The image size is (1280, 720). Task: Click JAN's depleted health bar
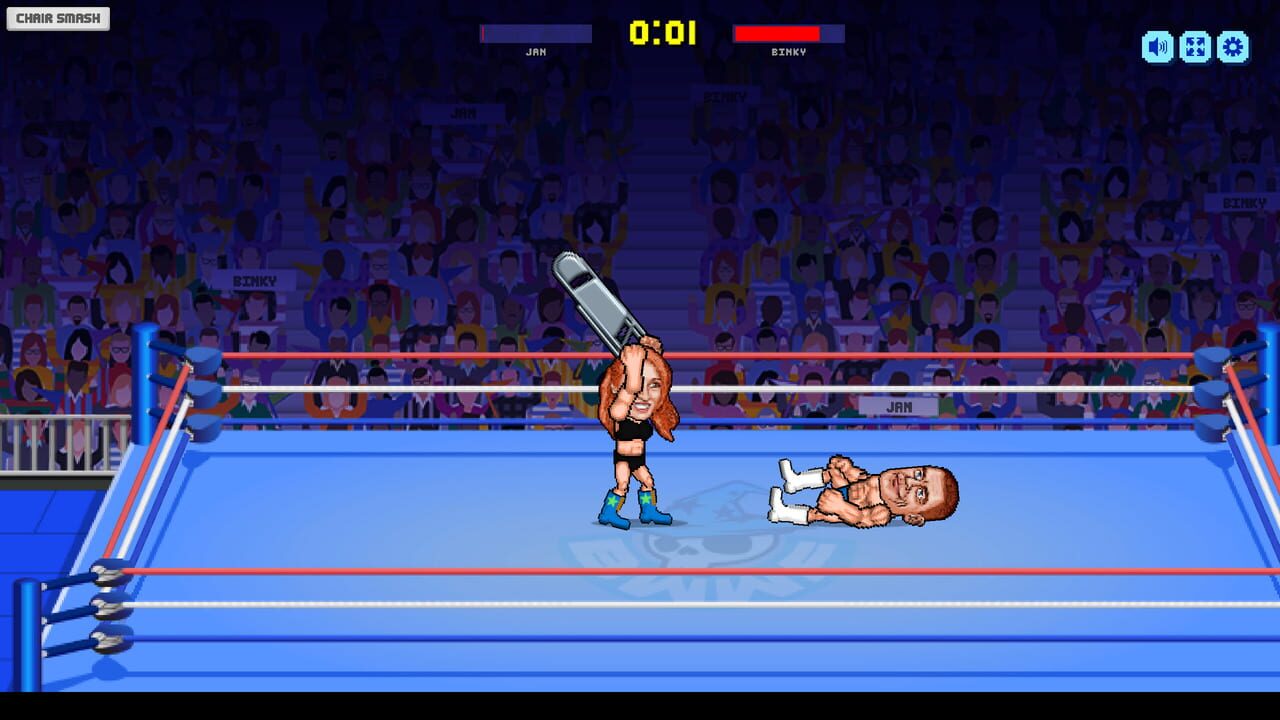[535, 33]
